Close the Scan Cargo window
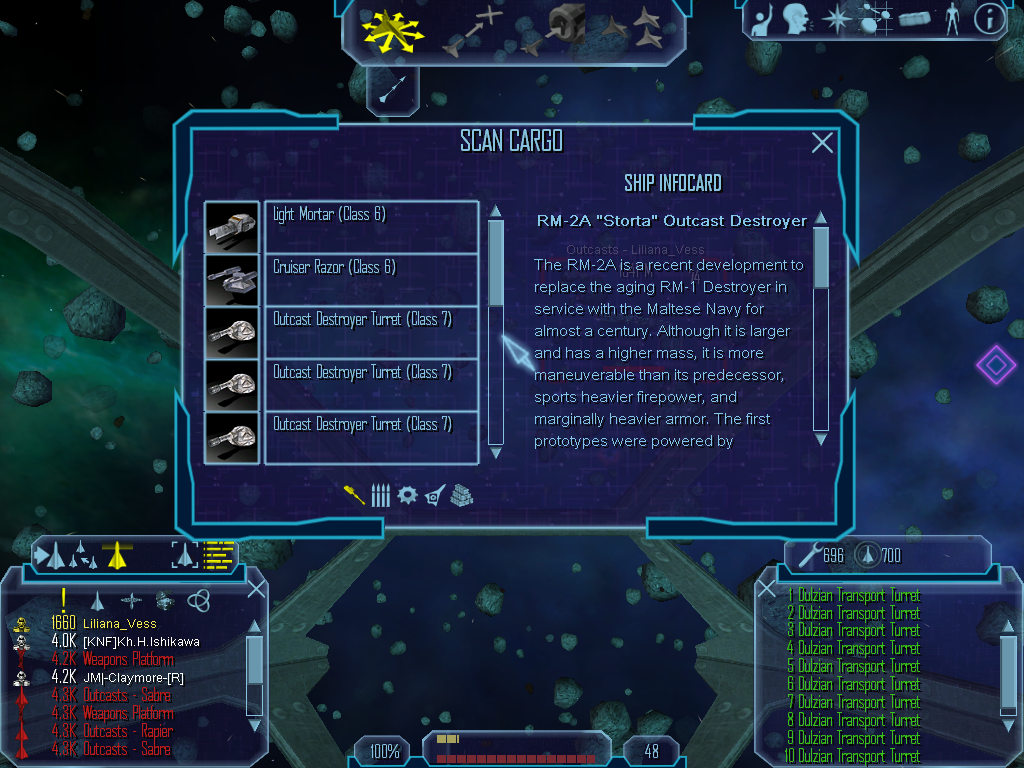Image resolution: width=1024 pixels, height=768 pixels. click(x=822, y=143)
